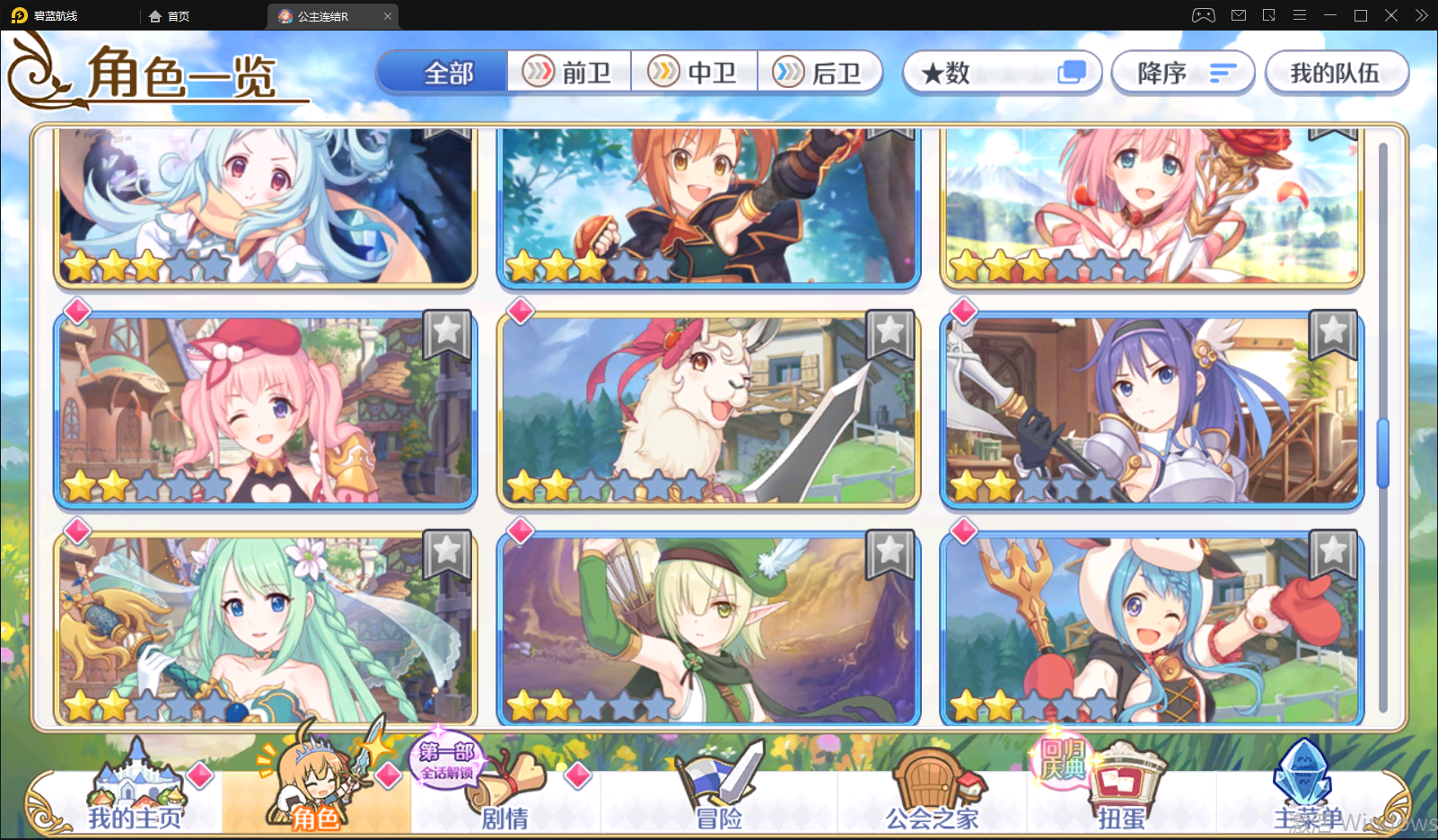
Task: Open the ★数 sorting option selector
Action: coord(1002,72)
